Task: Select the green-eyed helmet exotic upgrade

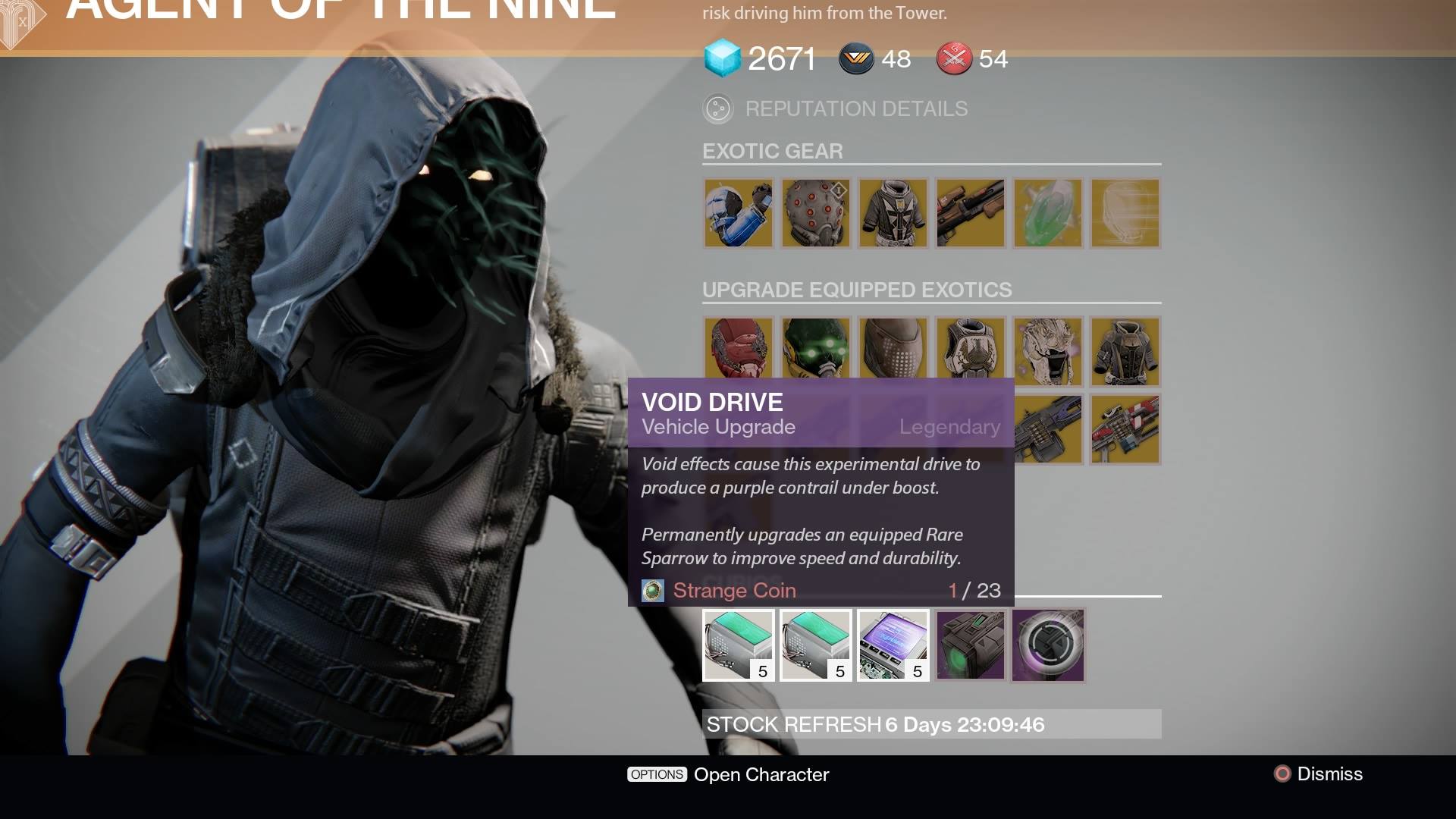Action: [815, 351]
